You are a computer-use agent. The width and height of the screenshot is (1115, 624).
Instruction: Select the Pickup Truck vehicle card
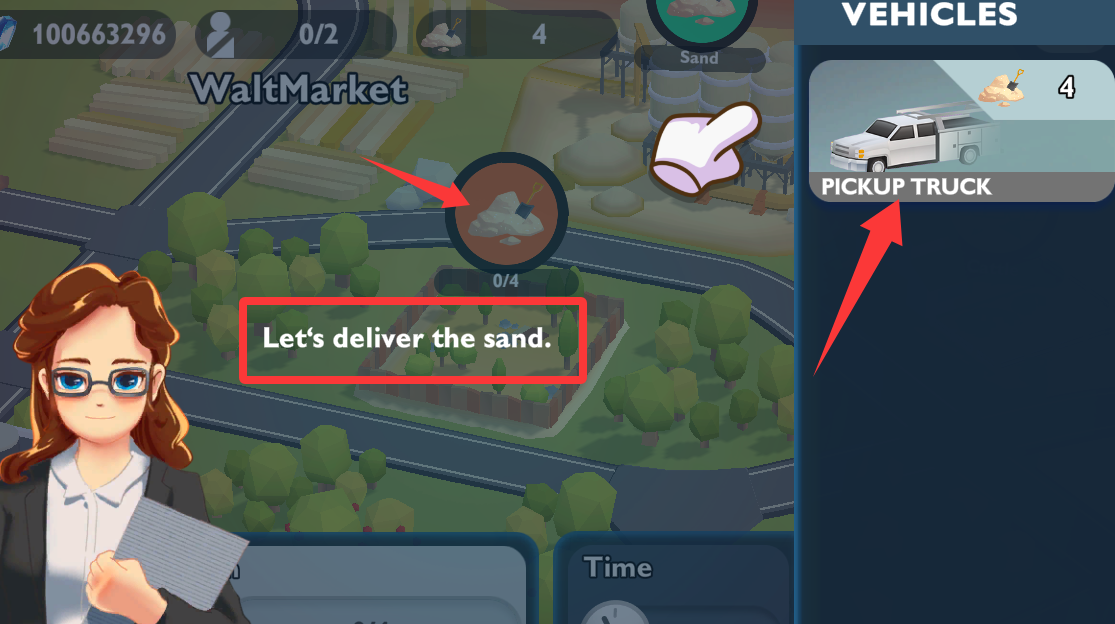960,131
